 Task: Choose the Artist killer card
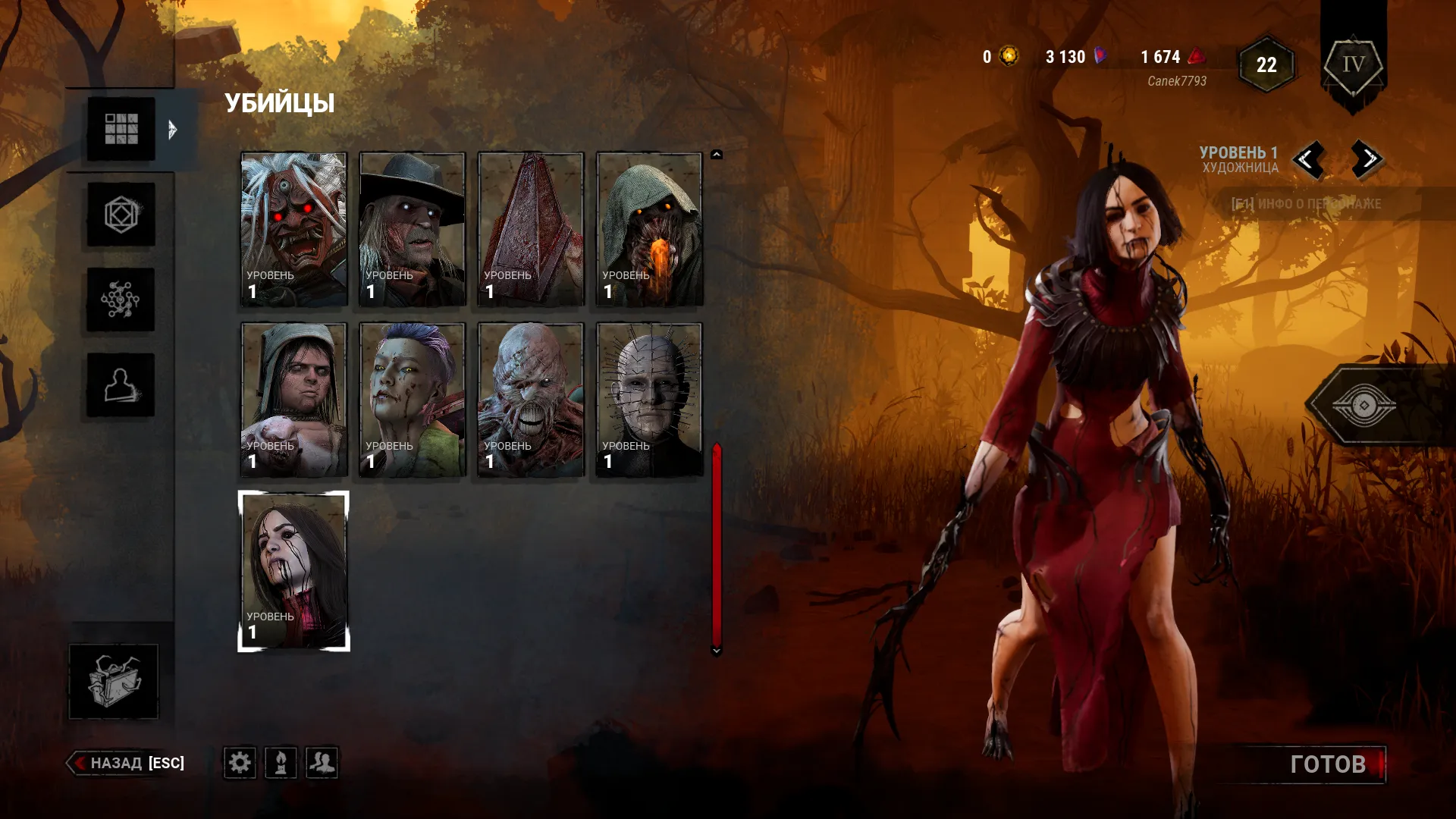293,570
